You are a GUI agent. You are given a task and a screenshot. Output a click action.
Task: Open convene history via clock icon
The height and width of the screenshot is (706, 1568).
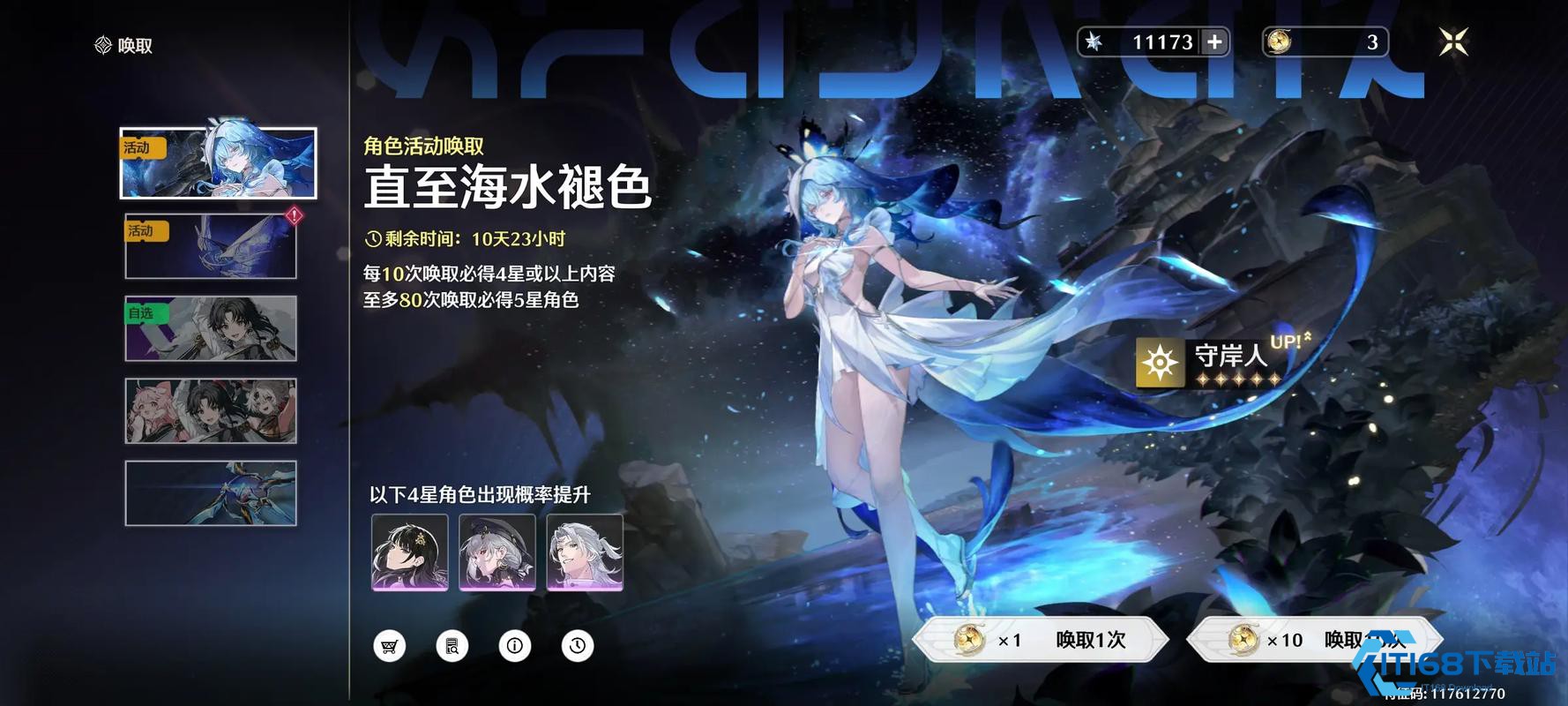pos(578,645)
